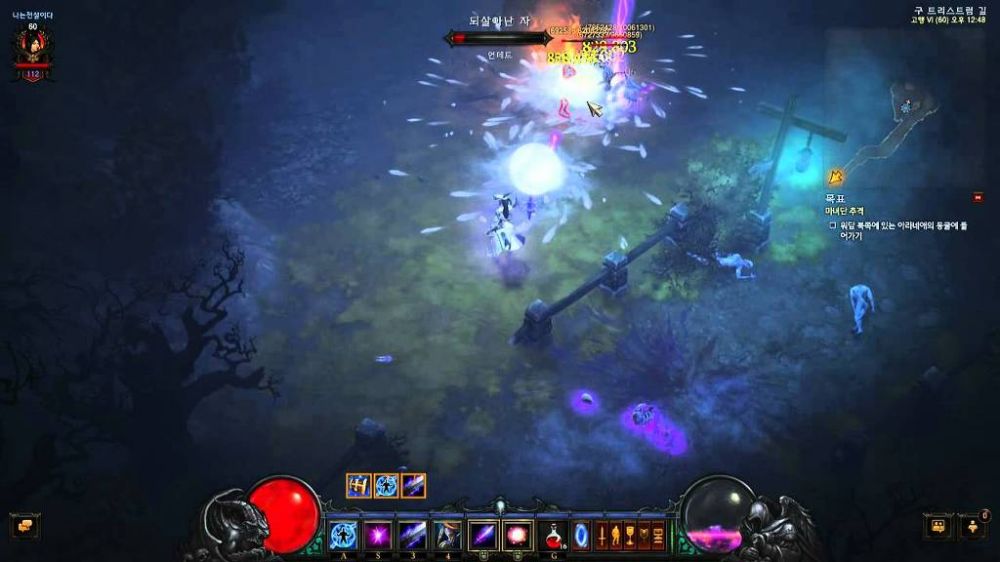Drink the red health potion
This screenshot has height=562, width=1000.
coord(553,535)
